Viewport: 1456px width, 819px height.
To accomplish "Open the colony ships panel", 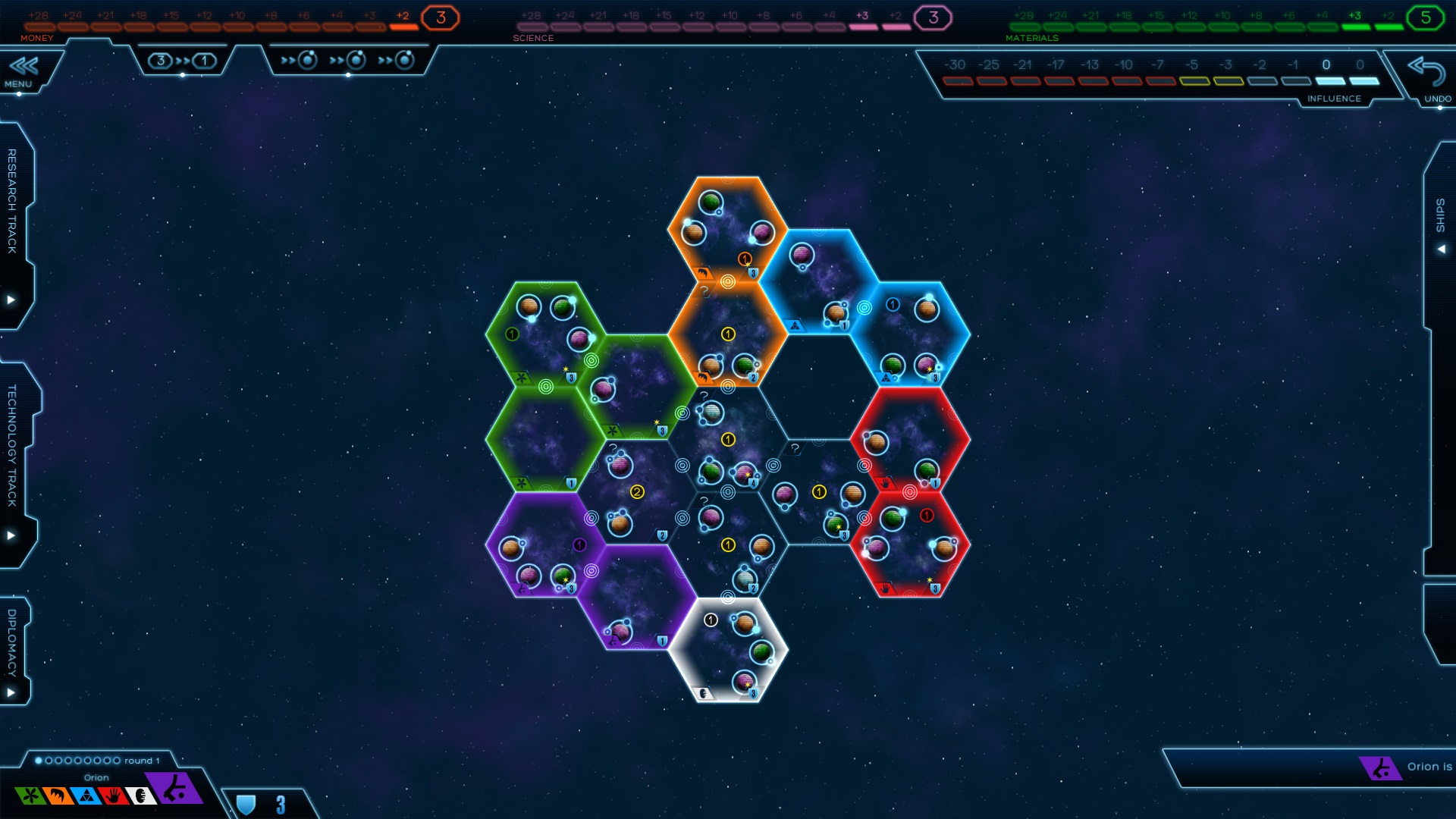I will 348,61.
